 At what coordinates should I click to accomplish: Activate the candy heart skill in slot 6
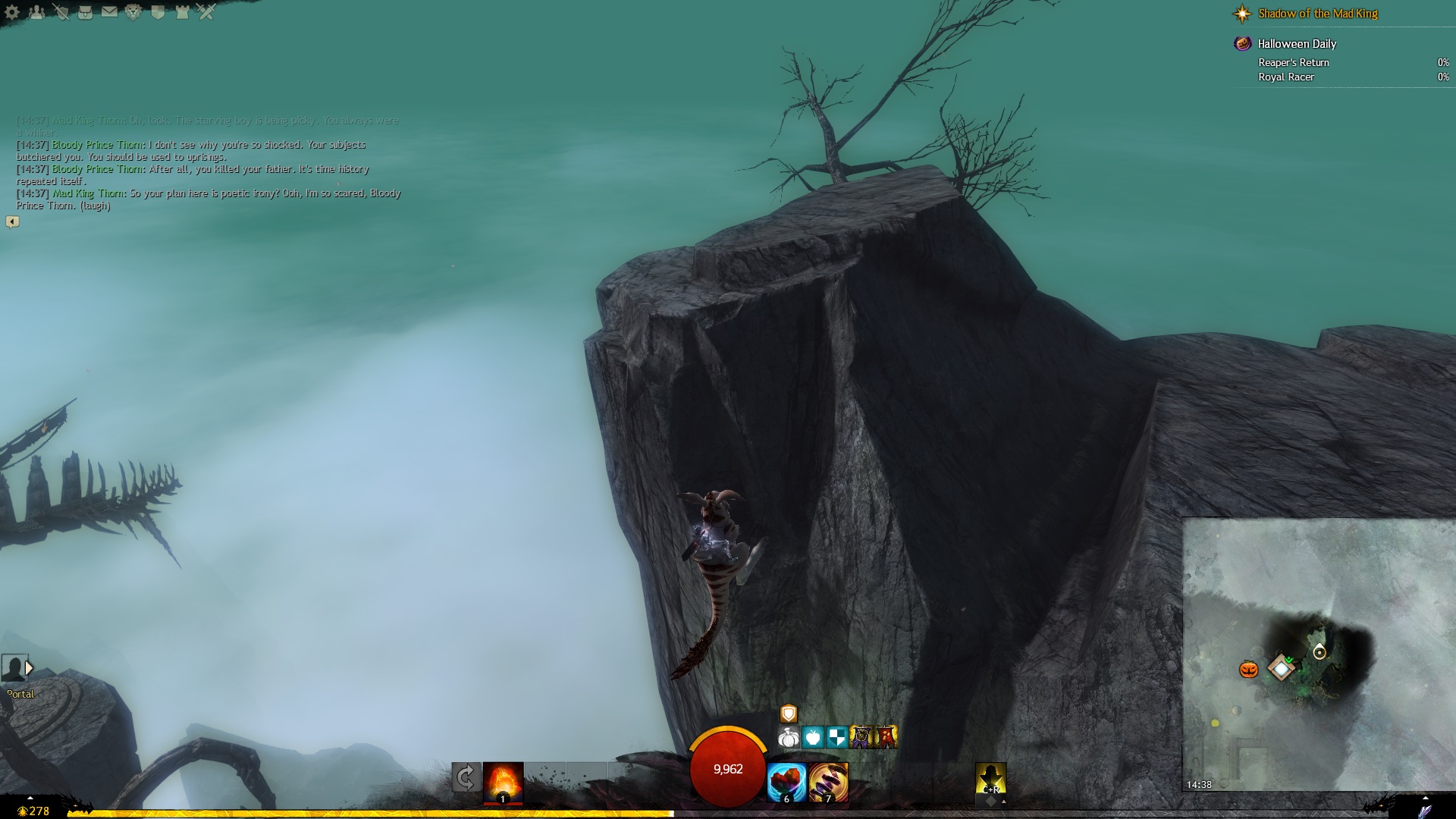click(x=786, y=782)
